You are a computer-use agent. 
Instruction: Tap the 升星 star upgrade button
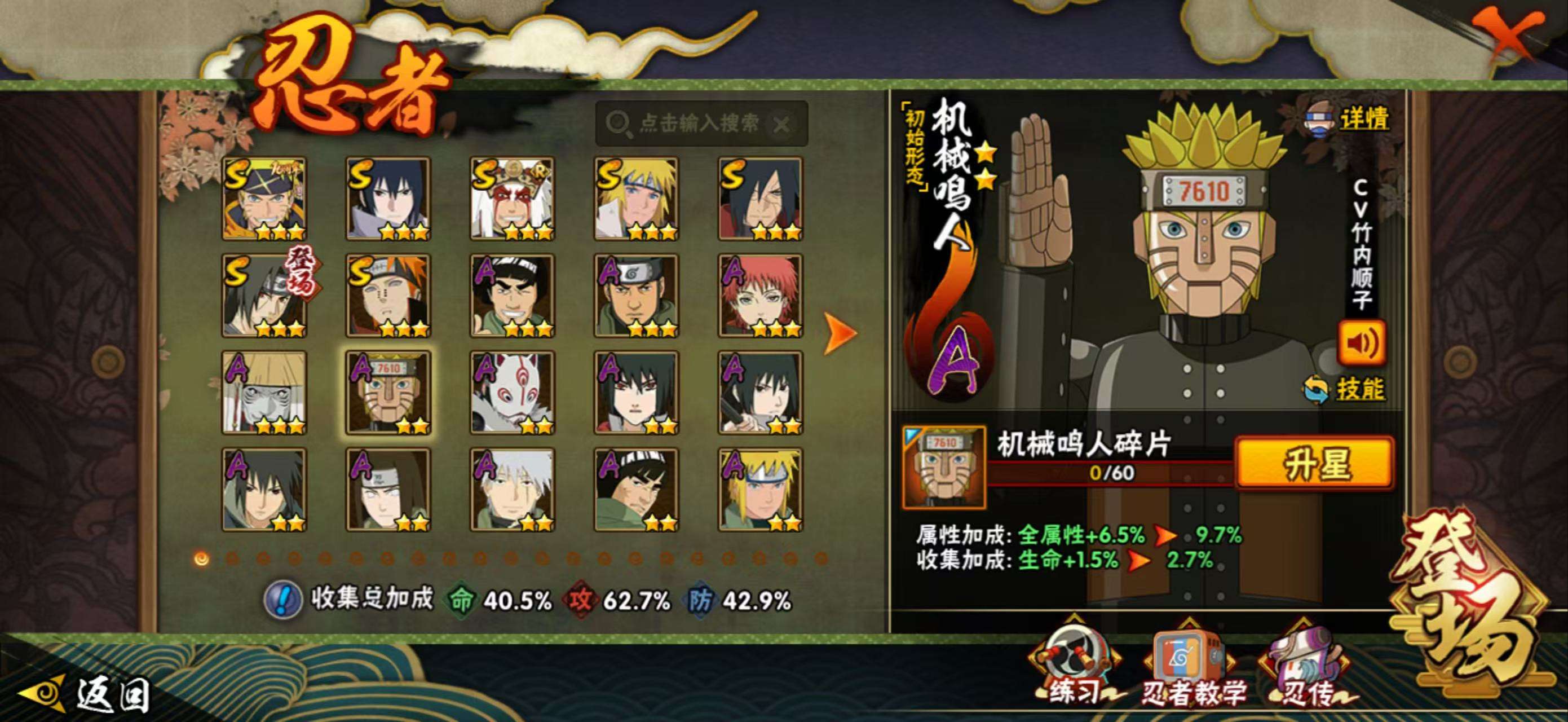tap(1315, 463)
